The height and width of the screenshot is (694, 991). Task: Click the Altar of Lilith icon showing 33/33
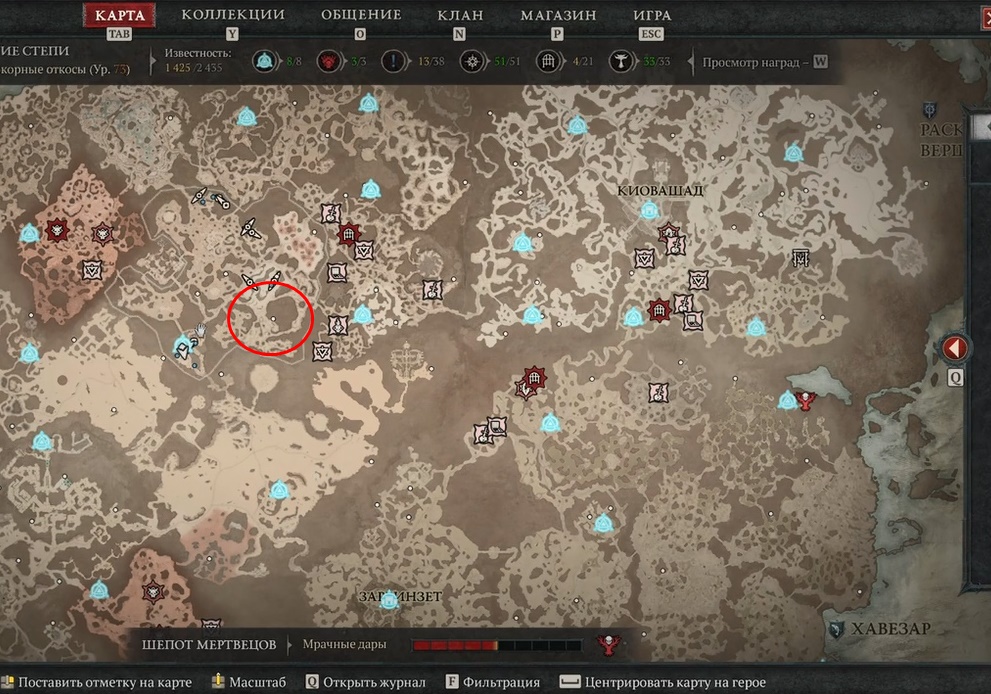(x=622, y=62)
